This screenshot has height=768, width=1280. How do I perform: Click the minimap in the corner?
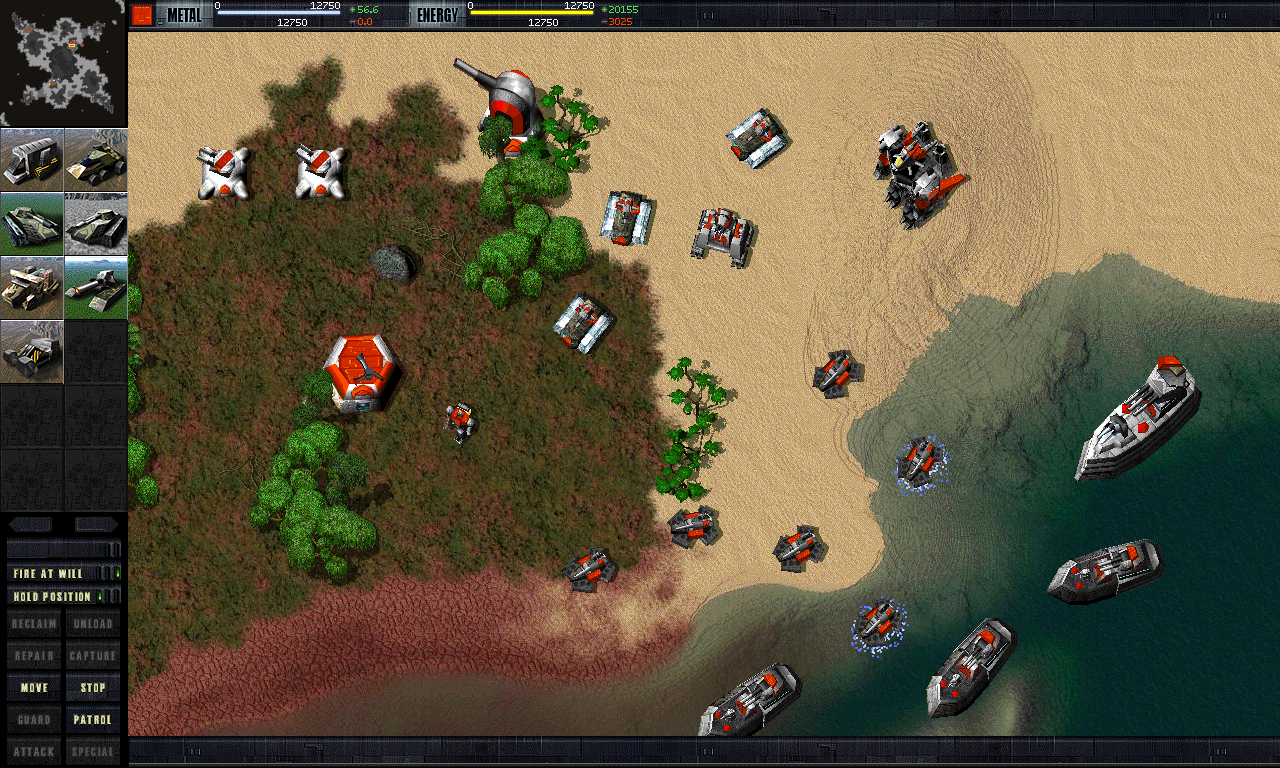[x=63, y=64]
